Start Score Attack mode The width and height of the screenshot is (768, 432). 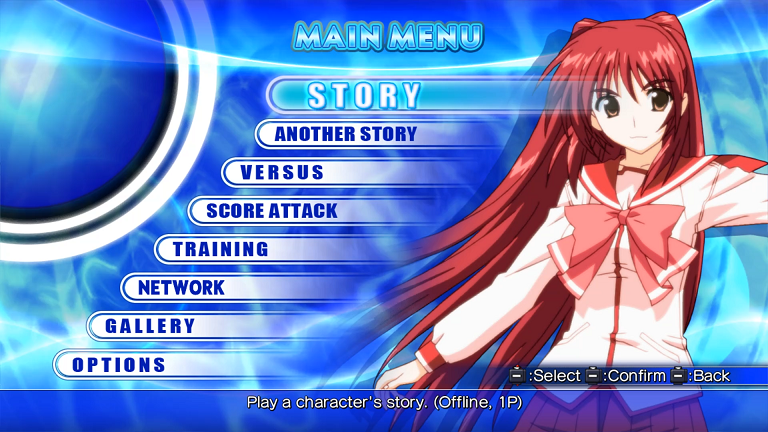(x=271, y=211)
